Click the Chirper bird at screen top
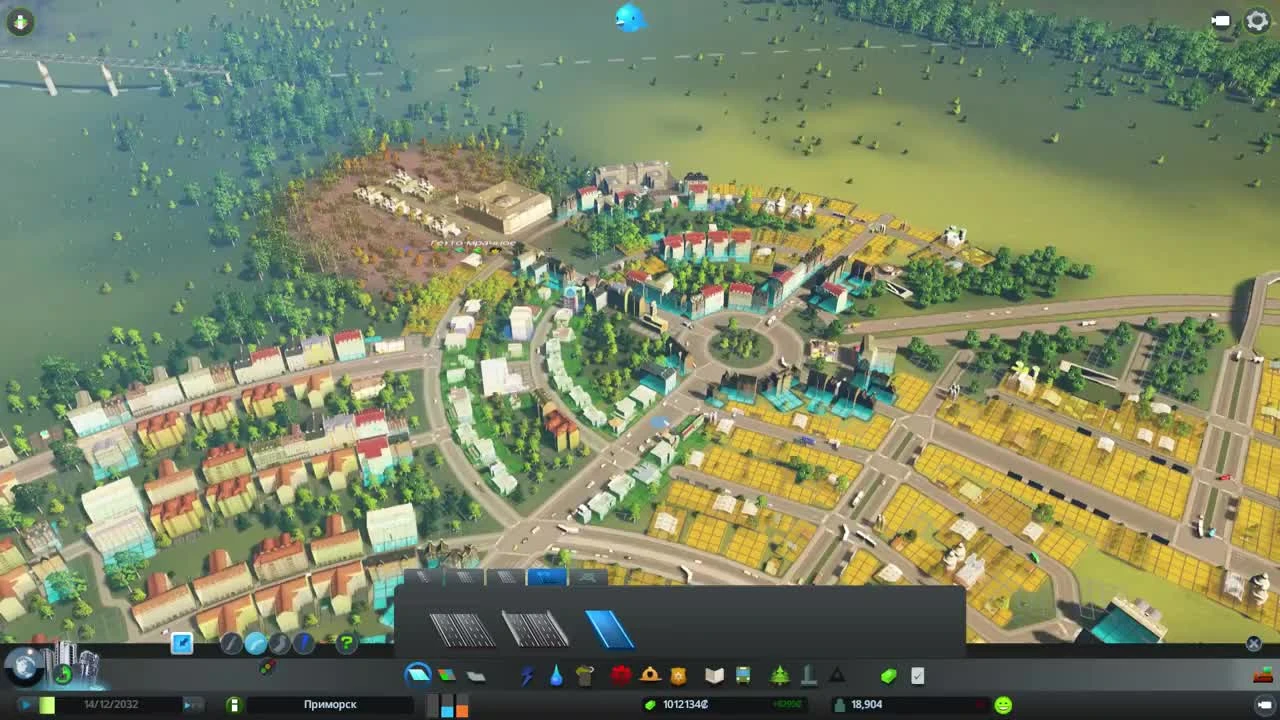This screenshot has height=720, width=1280. coord(630,17)
